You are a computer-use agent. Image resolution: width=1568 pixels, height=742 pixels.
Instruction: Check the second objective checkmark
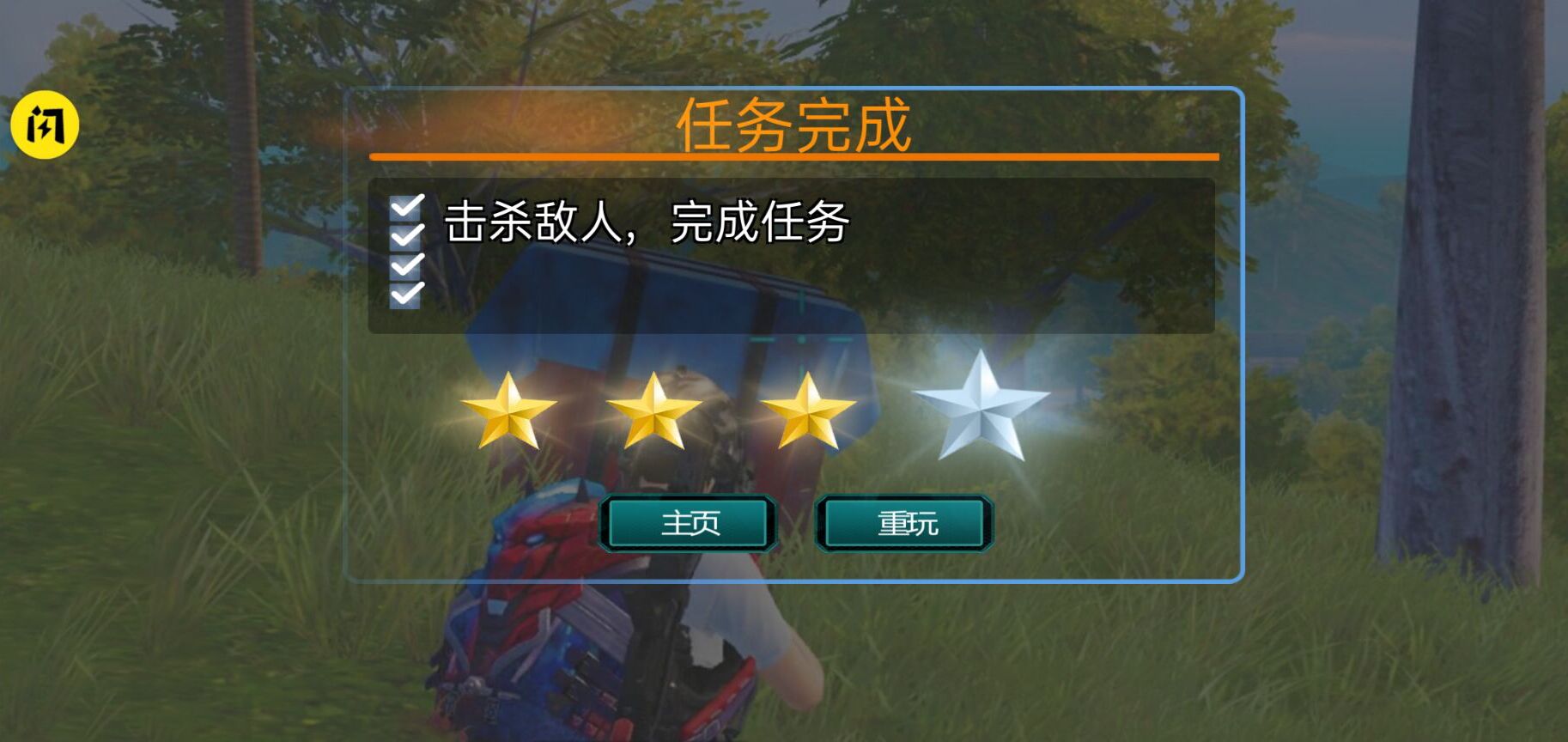(x=407, y=237)
